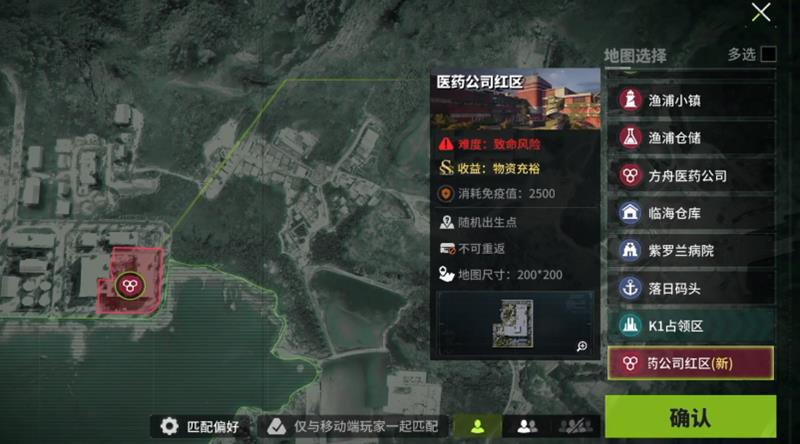Confirm the map selection with 确认
The width and height of the screenshot is (800, 444).
click(x=690, y=418)
